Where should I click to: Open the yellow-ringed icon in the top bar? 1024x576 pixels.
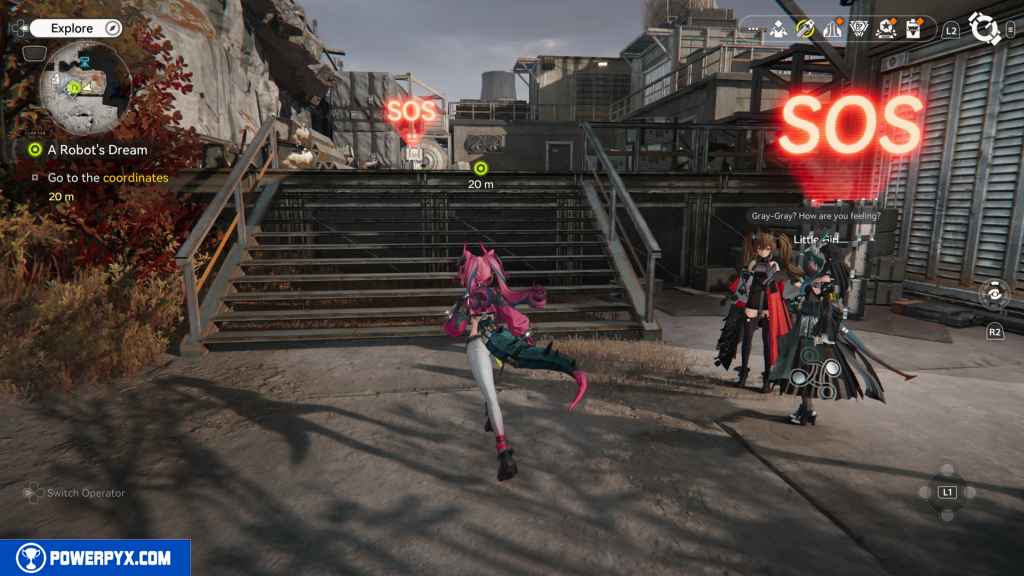(805, 30)
